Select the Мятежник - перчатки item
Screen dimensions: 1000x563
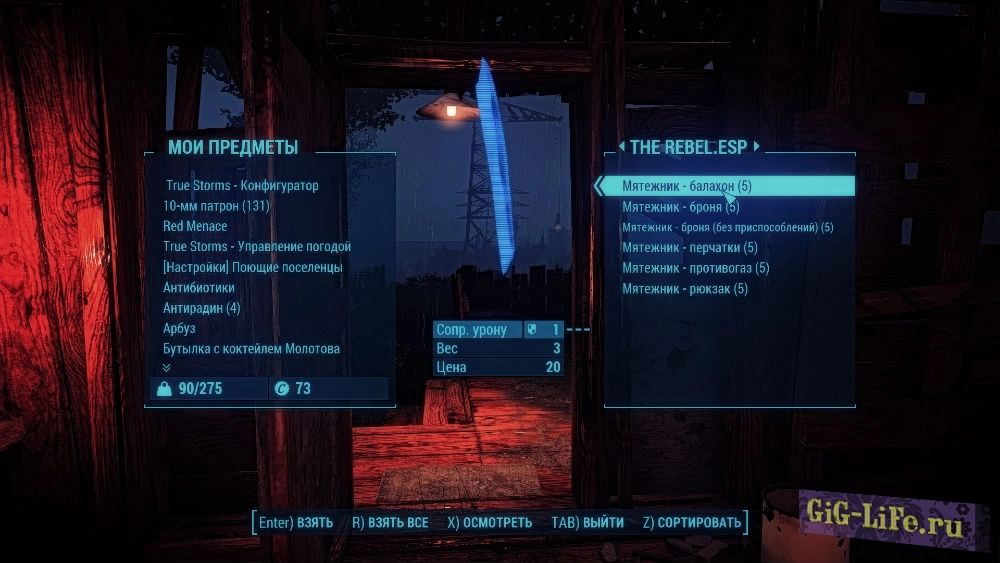pos(689,247)
